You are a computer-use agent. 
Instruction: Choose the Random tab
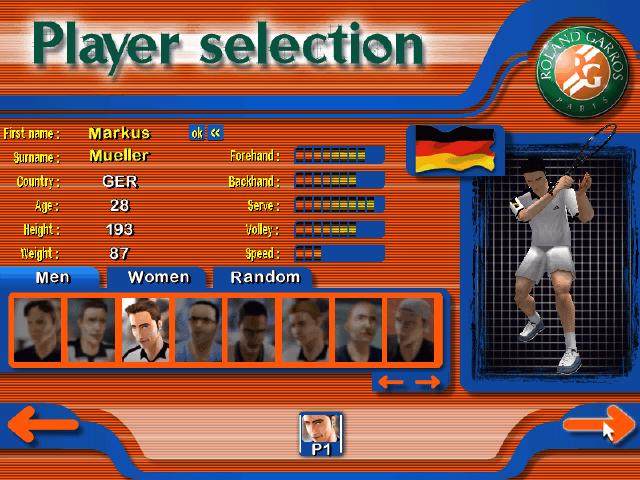264,277
